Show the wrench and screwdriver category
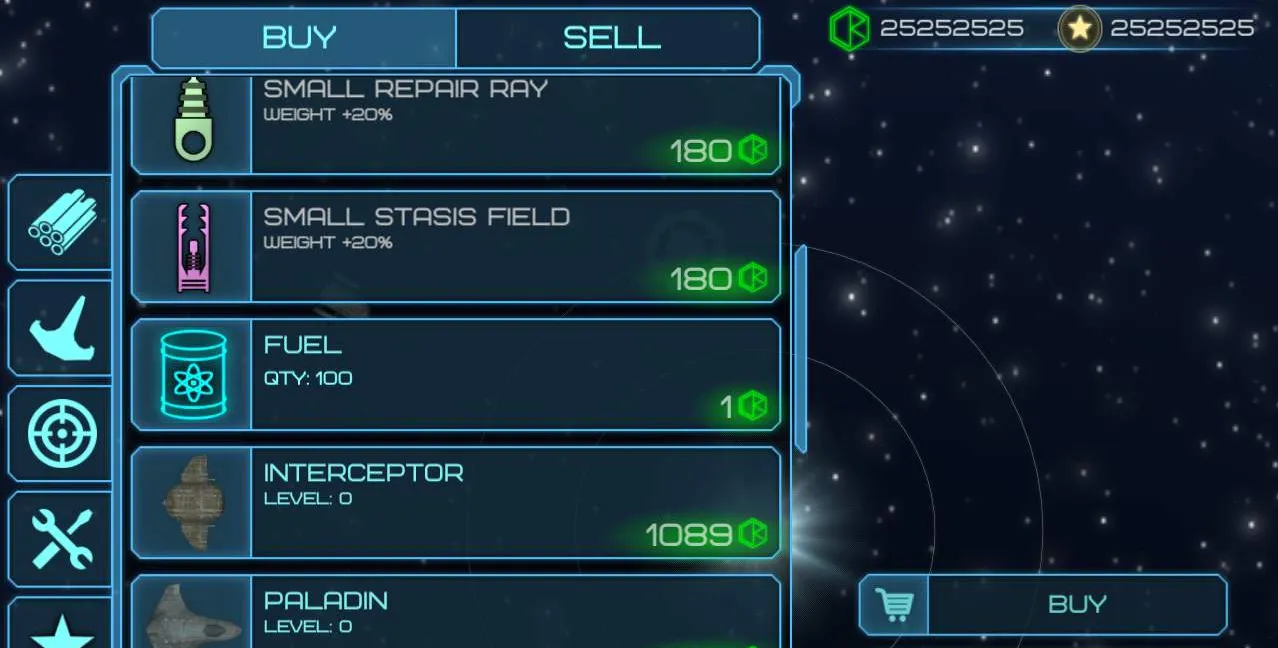The width and height of the screenshot is (1278, 648). (x=62, y=540)
